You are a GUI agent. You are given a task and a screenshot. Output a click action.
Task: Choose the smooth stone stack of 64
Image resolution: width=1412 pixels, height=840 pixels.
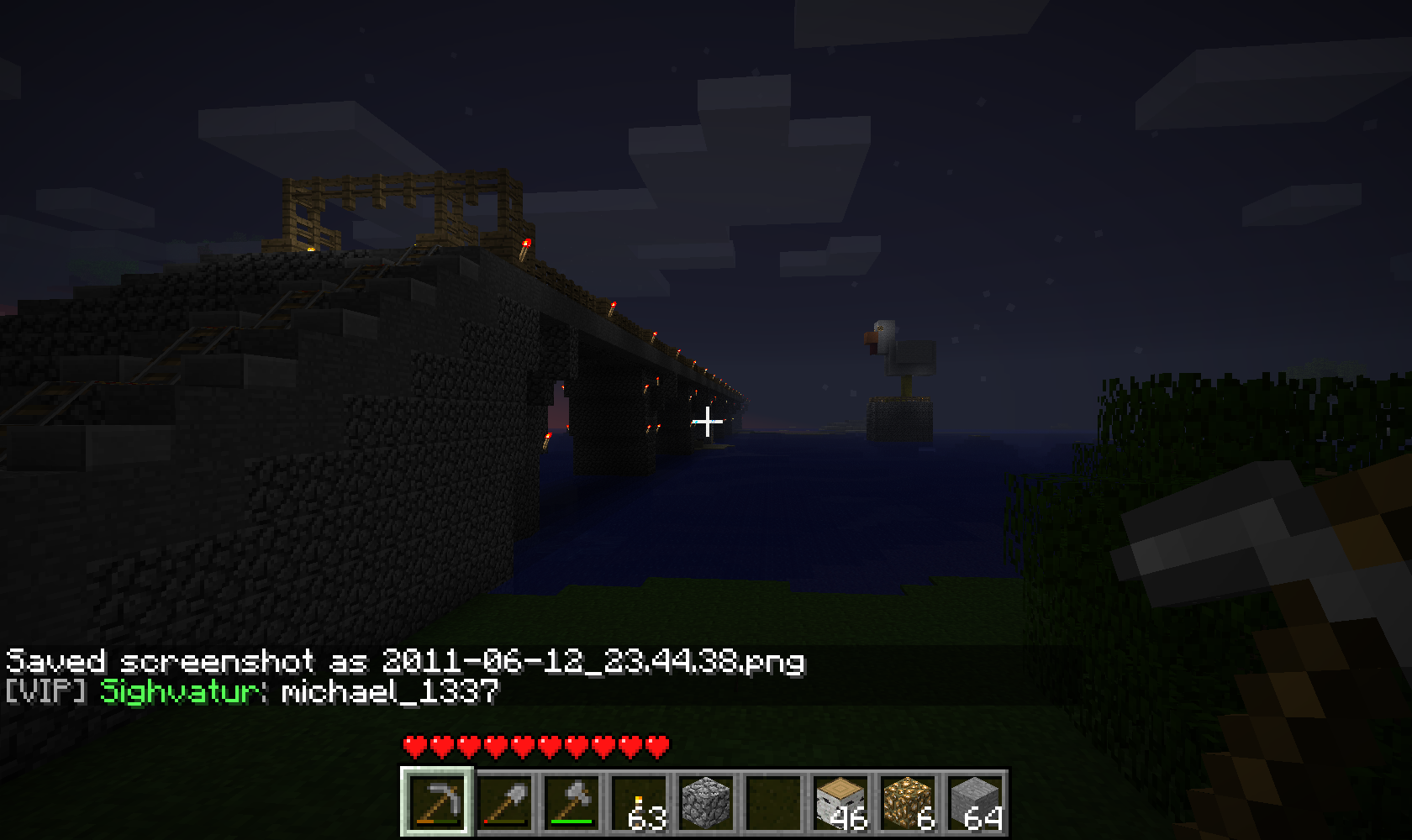tap(975, 801)
